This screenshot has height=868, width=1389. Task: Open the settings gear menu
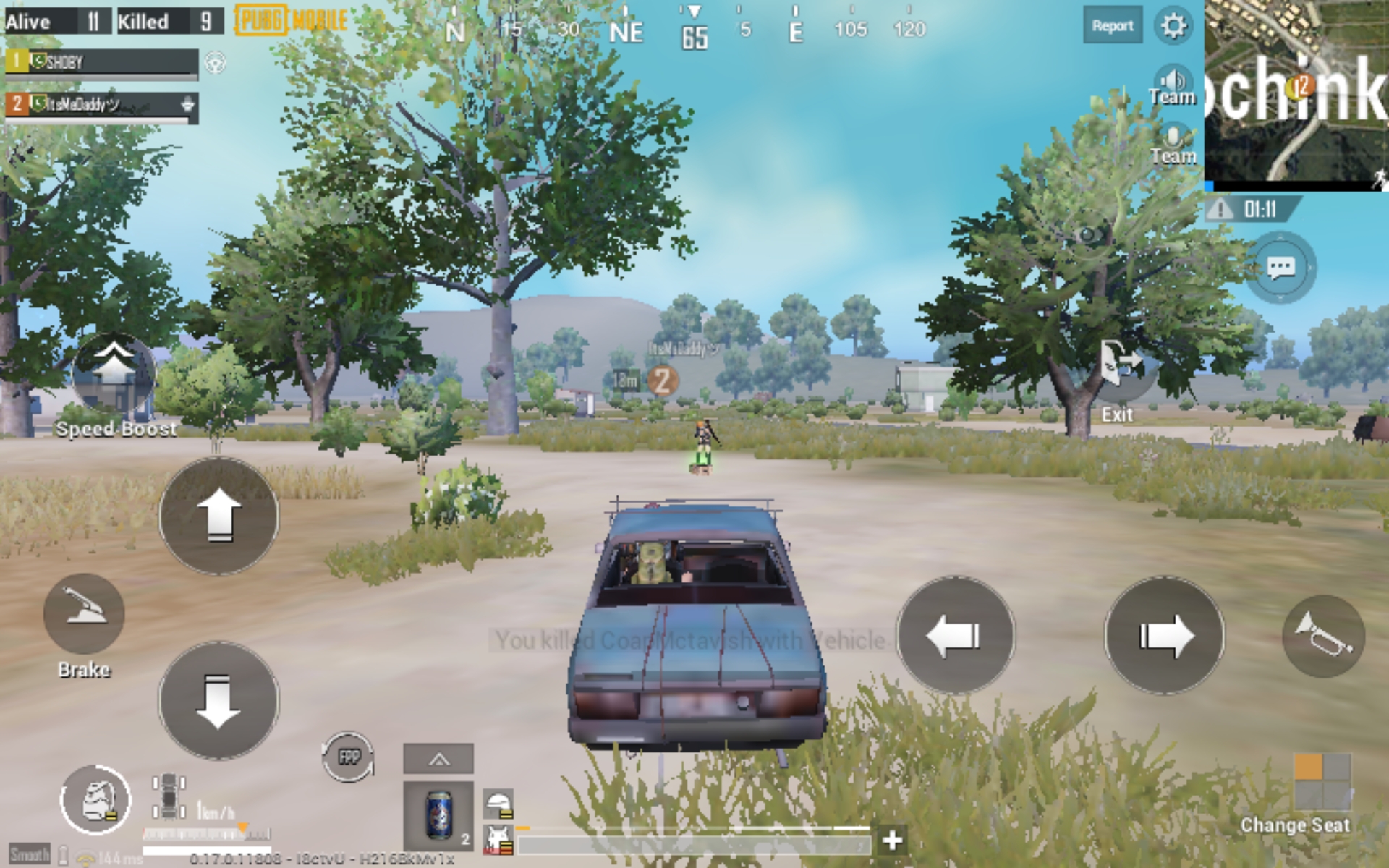(1173, 26)
